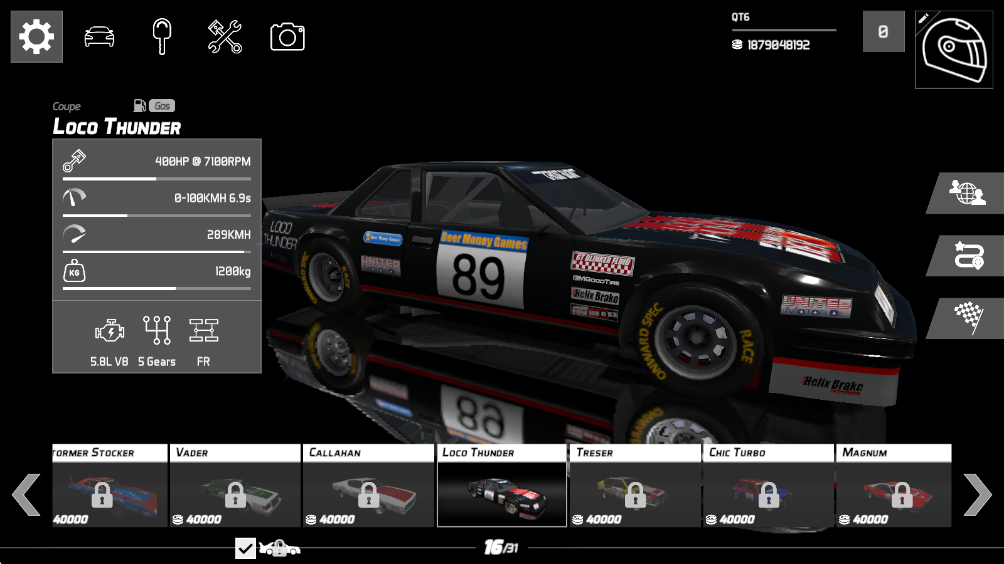Select the track route button
The height and width of the screenshot is (564, 1004).
coord(966,255)
